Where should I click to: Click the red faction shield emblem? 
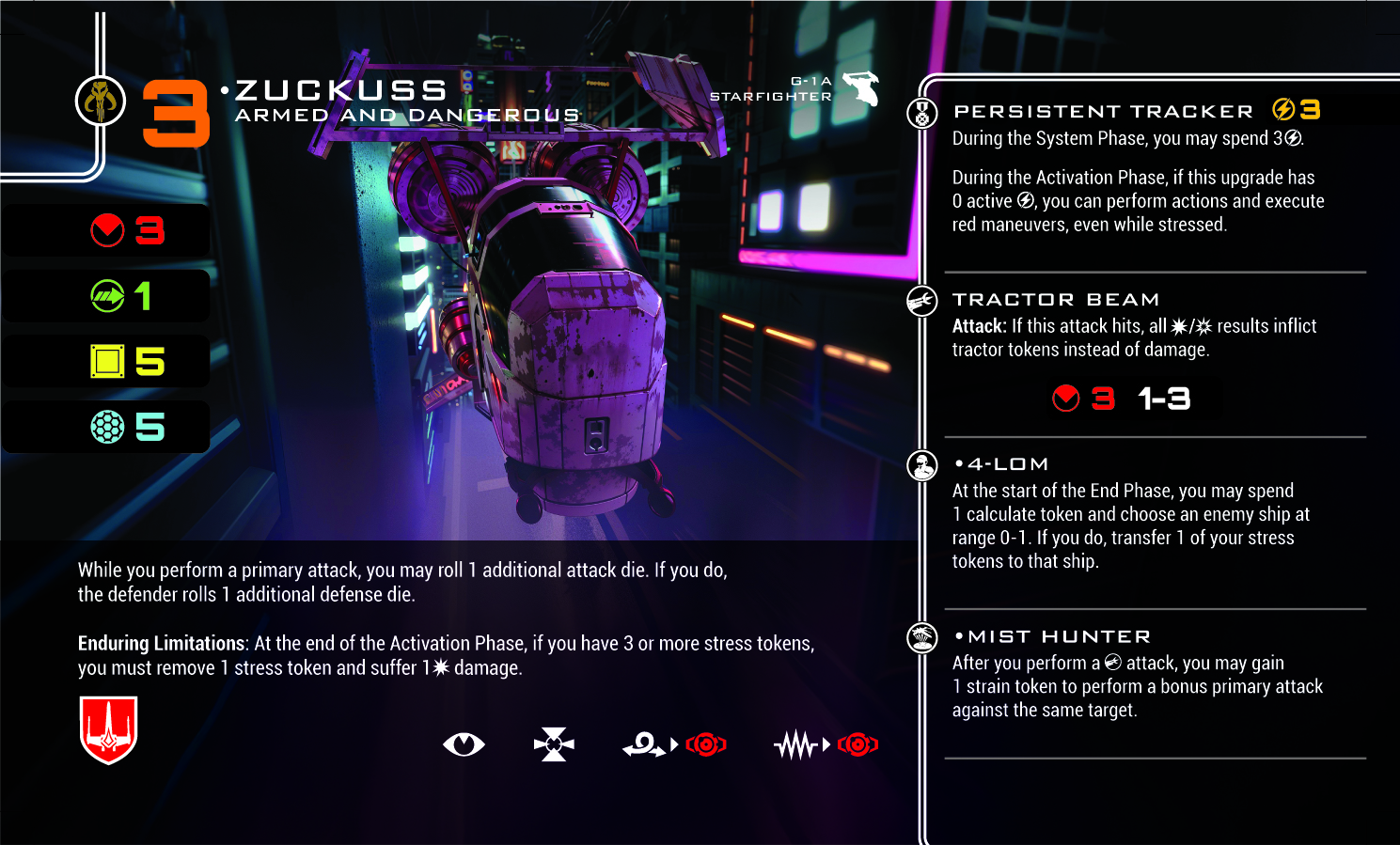click(109, 729)
